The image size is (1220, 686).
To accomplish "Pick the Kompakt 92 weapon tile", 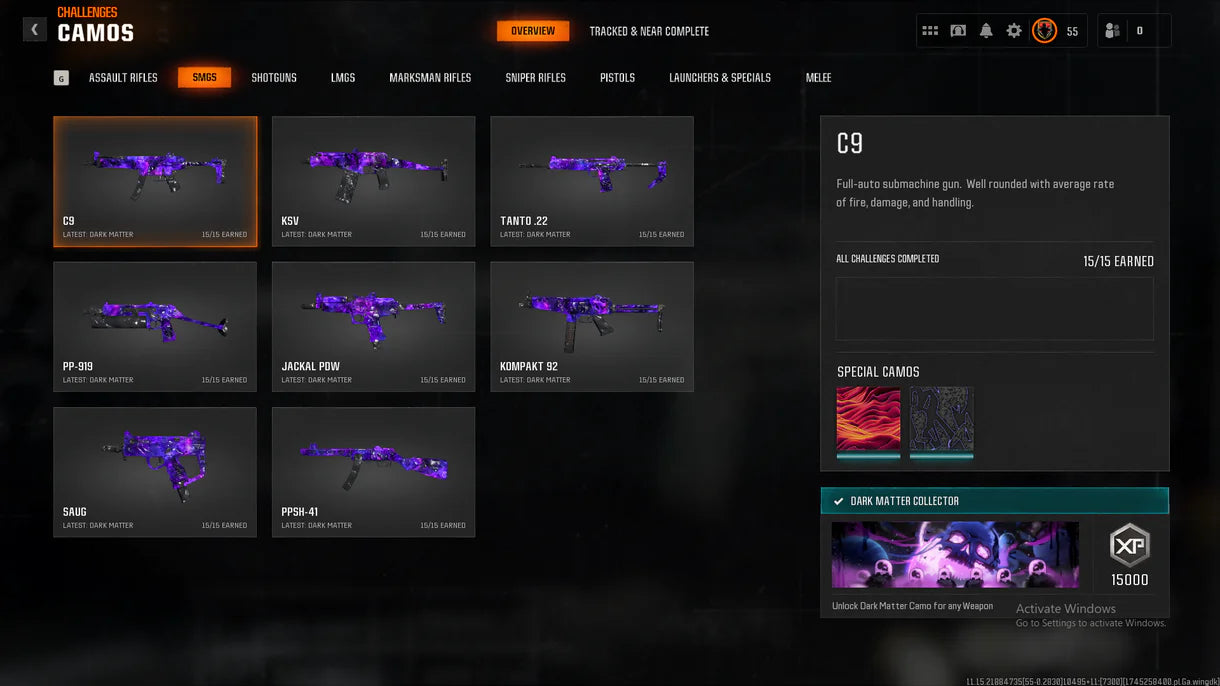I will click(591, 326).
